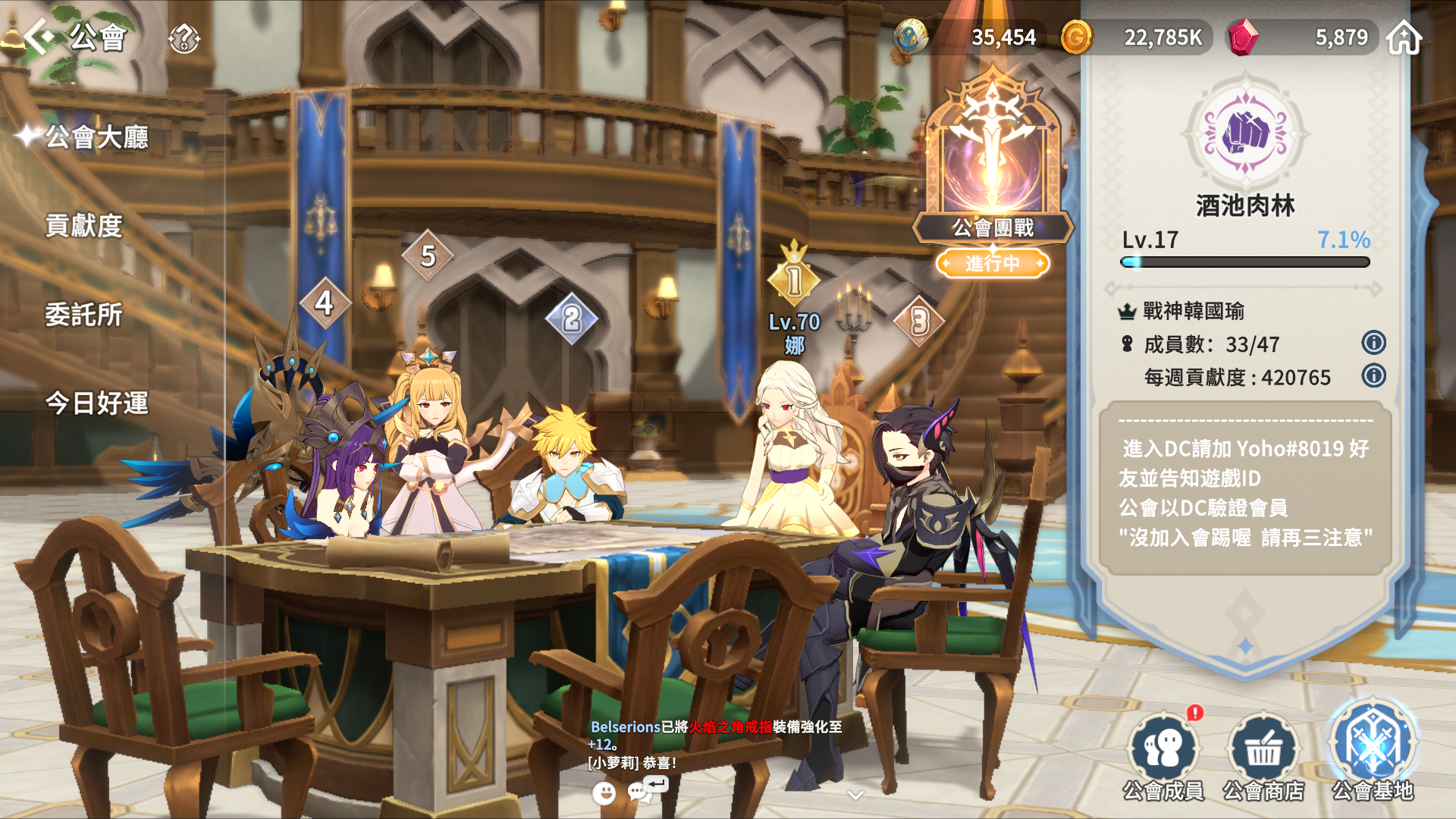Return home via the house icon
Screen dimensions: 1456x819
coord(1404,38)
